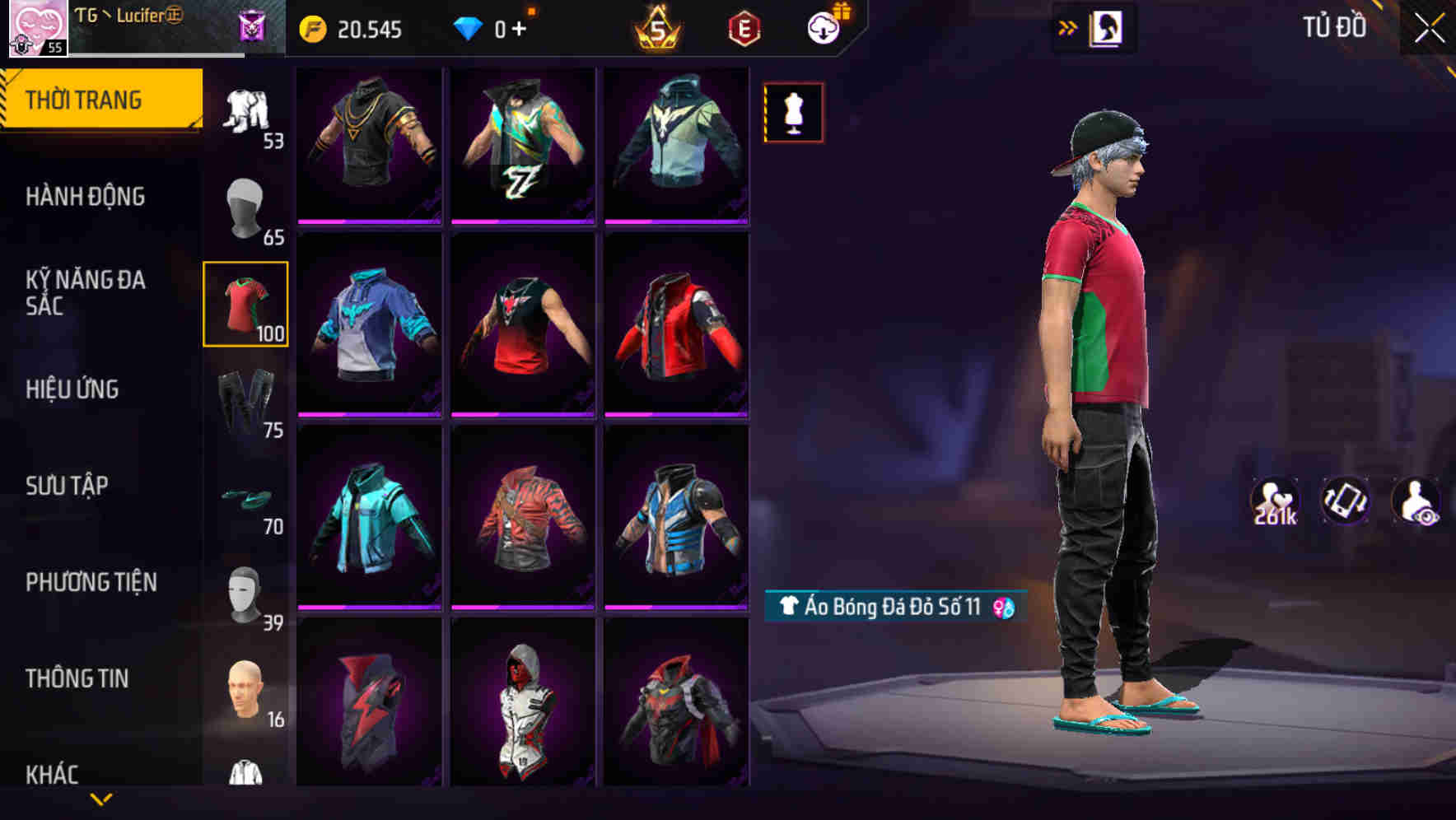
Task: Toggle the mannequin outfit preview
Action: [792, 112]
